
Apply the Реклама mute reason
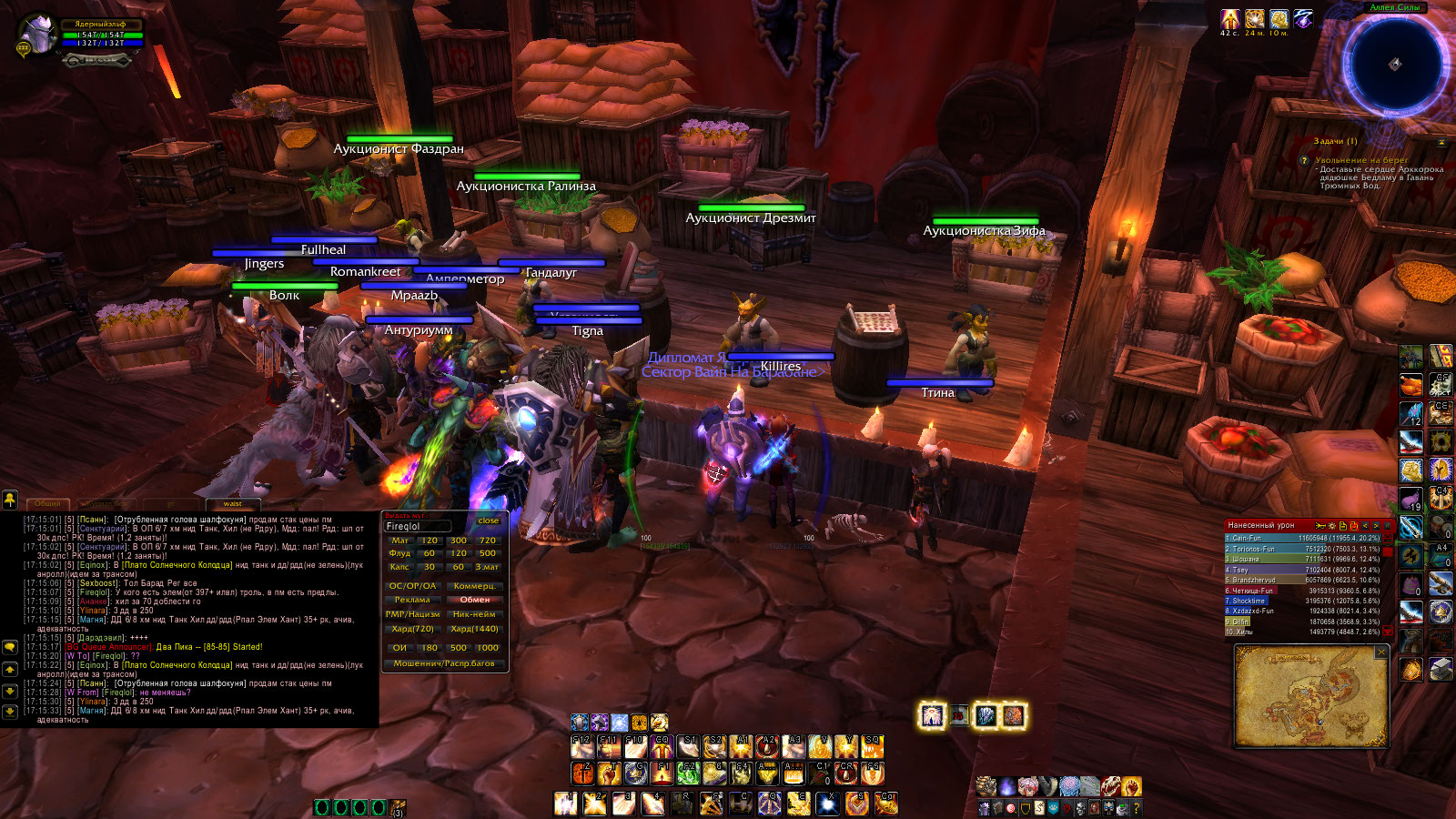tap(412, 600)
